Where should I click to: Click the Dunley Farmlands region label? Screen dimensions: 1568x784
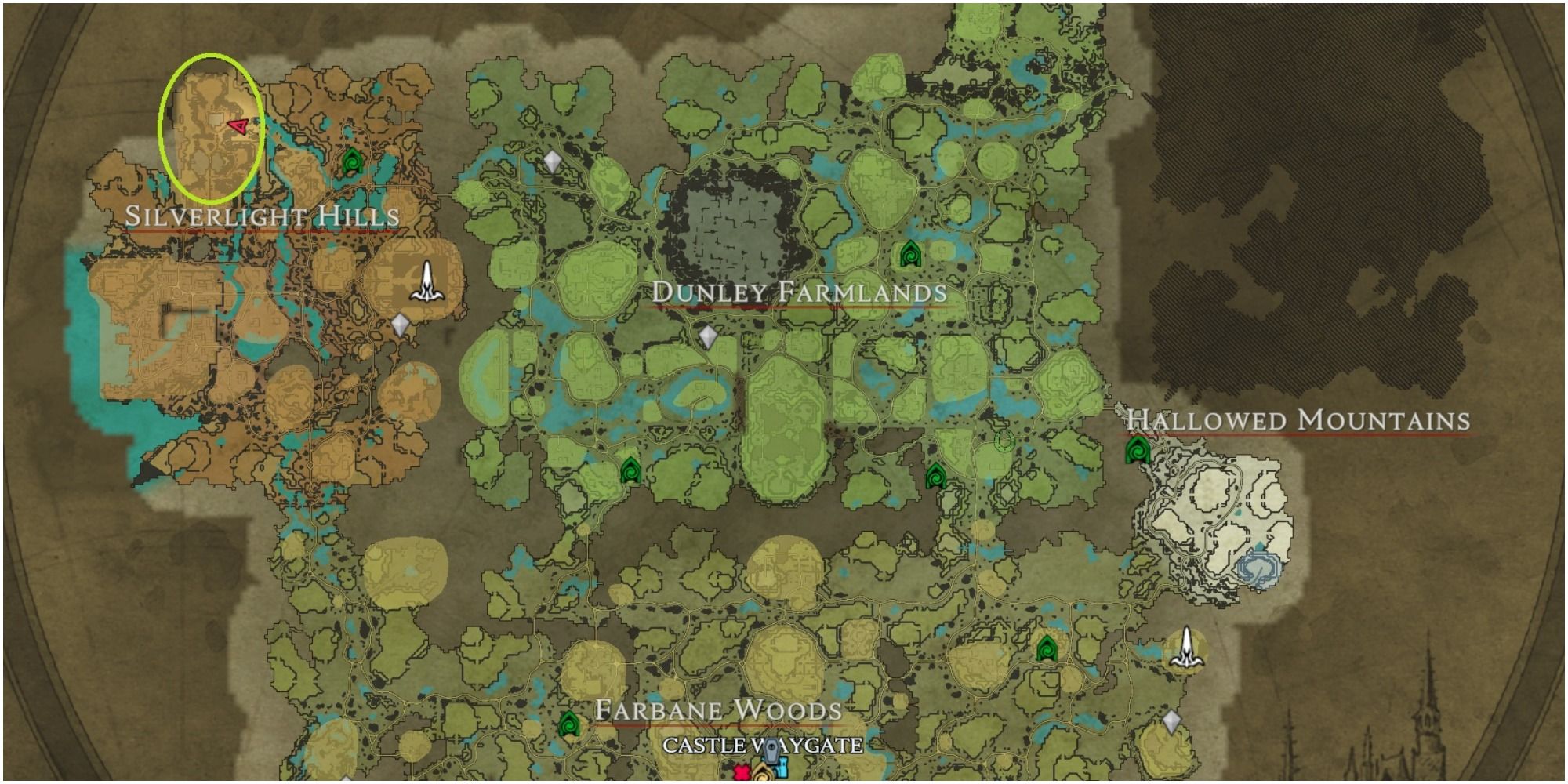point(798,294)
